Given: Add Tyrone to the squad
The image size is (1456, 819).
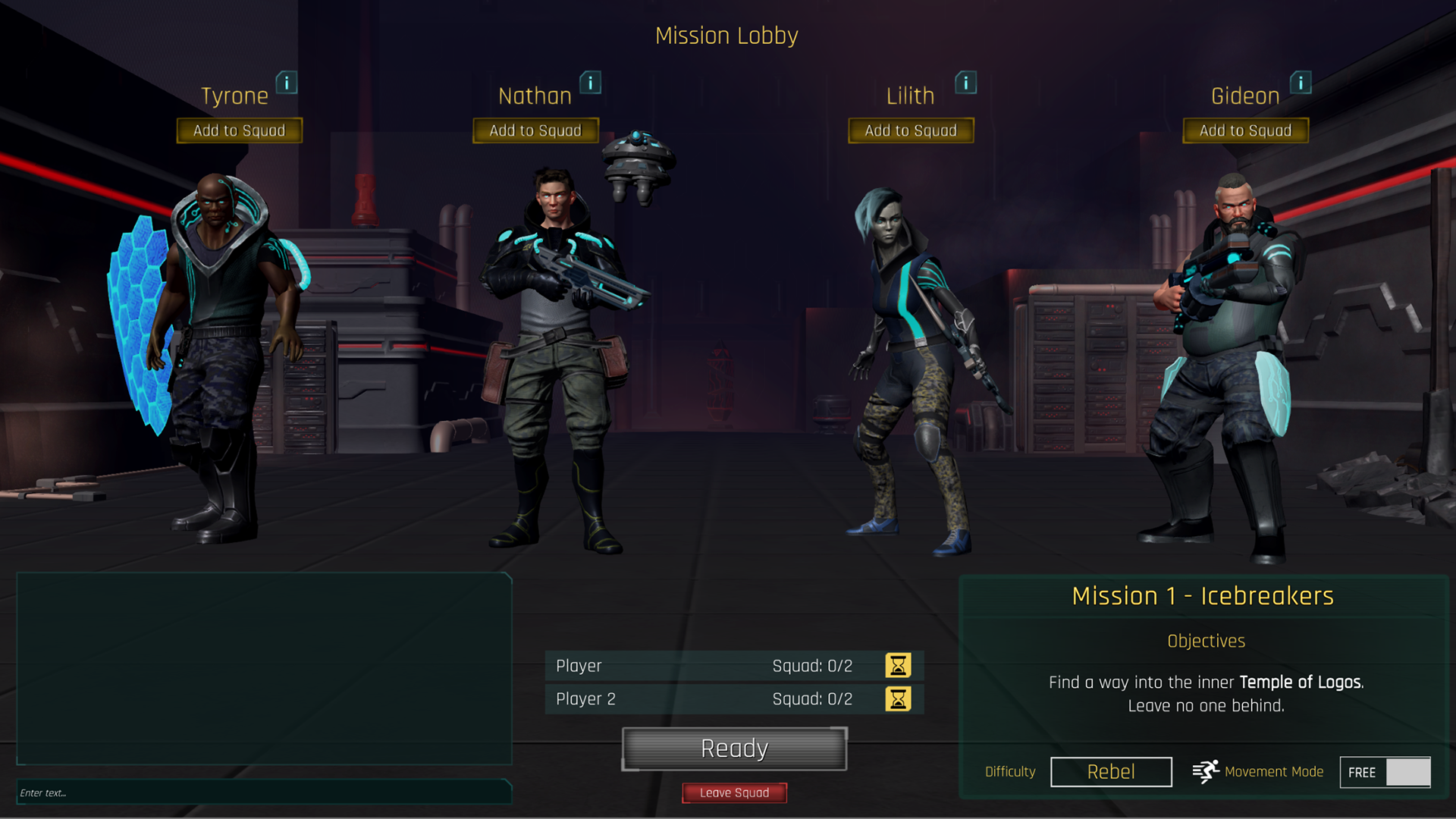Looking at the screenshot, I should [x=239, y=130].
